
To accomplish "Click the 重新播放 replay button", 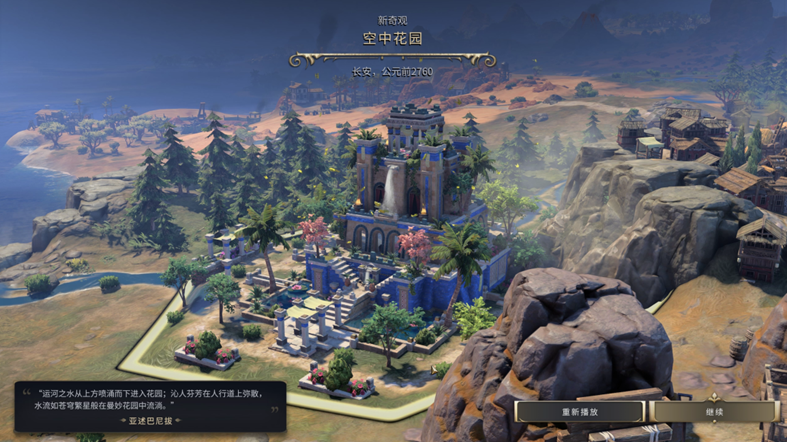I will coord(580,411).
